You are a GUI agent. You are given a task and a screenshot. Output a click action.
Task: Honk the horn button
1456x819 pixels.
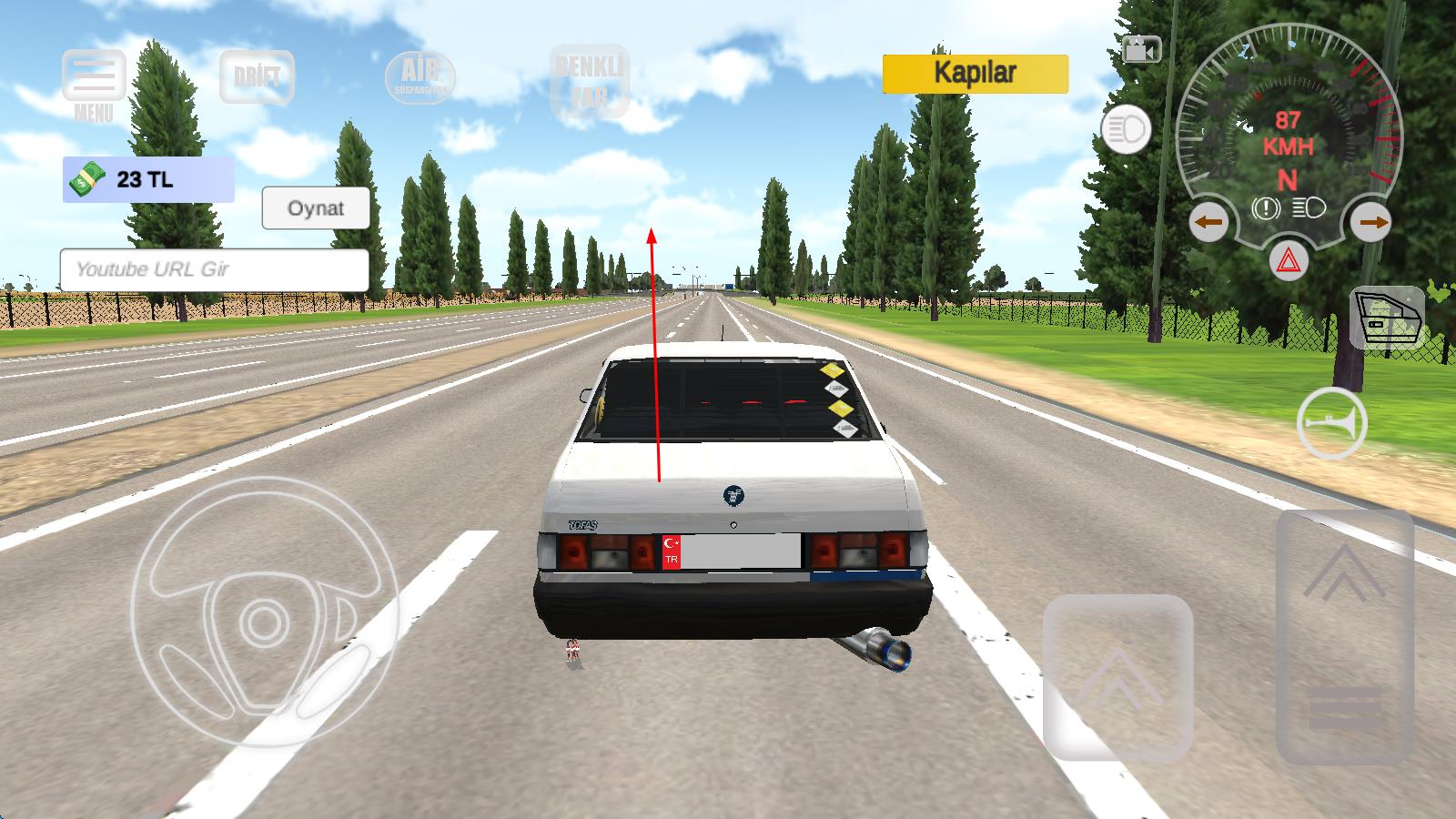(x=1331, y=424)
